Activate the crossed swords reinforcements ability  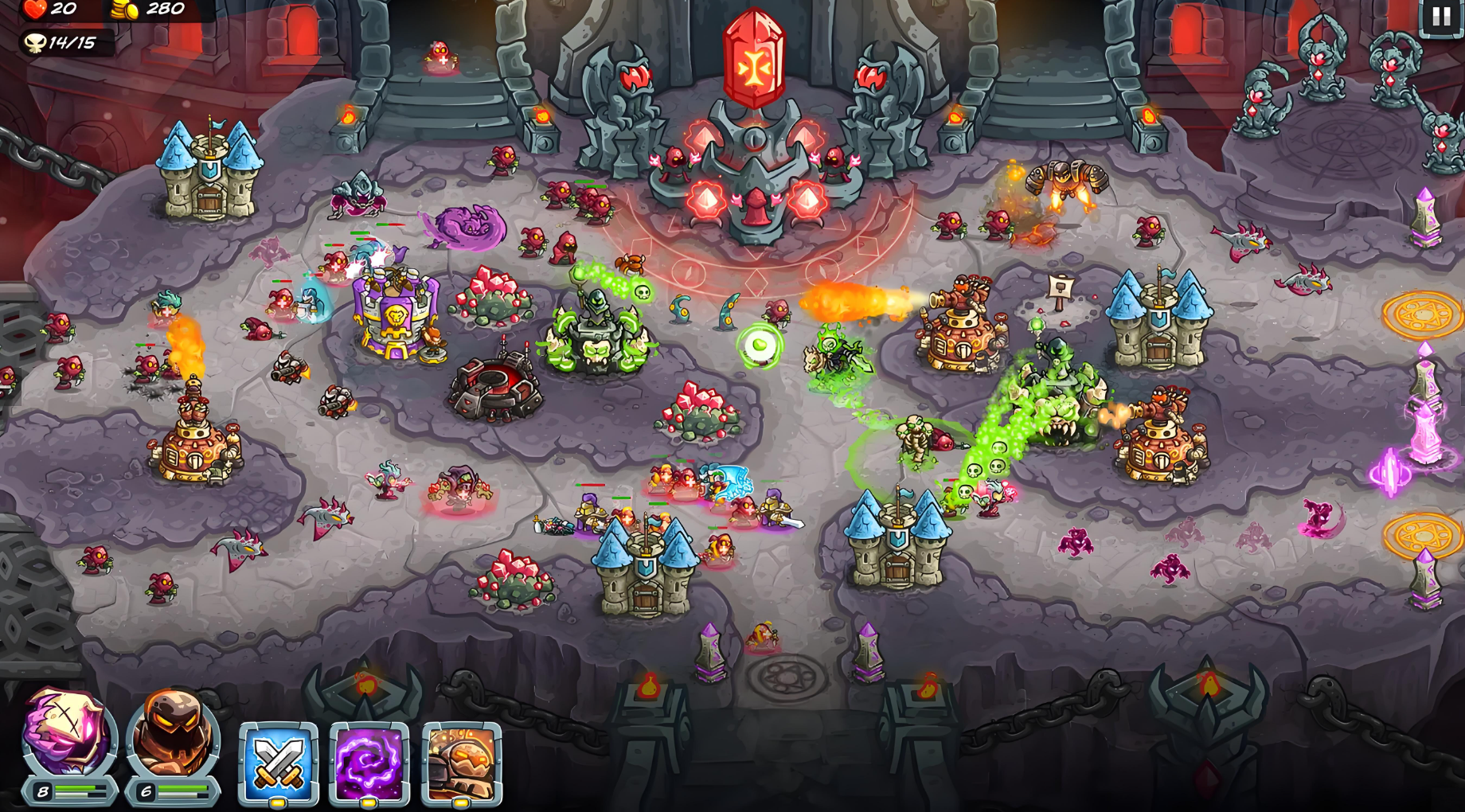pyautogui.click(x=279, y=763)
